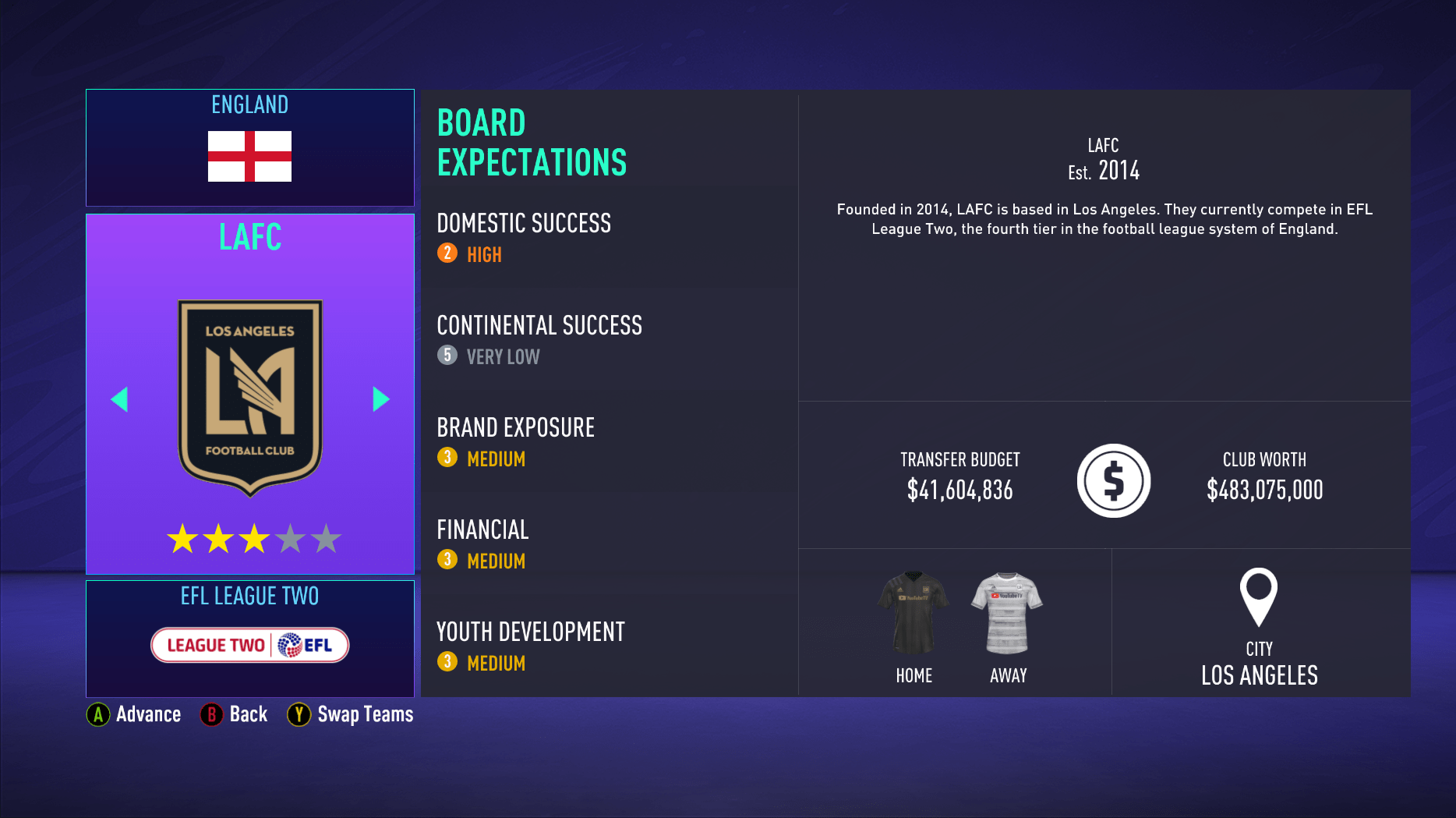Click the Los Angeles location pin icon
The width and height of the screenshot is (1456, 818).
[x=1260, y=601]
